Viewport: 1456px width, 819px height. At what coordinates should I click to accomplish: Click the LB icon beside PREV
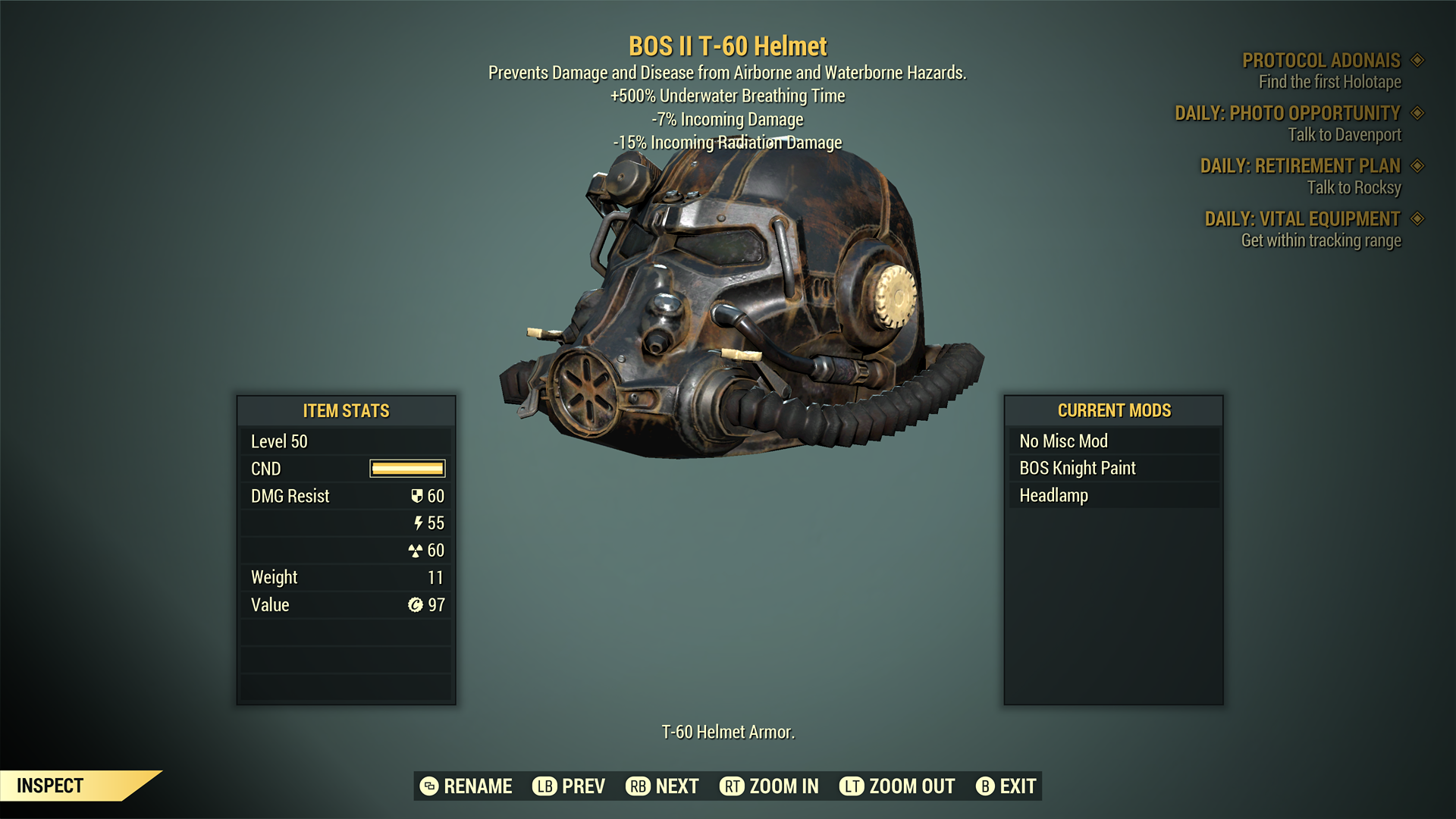coord(543,786)
